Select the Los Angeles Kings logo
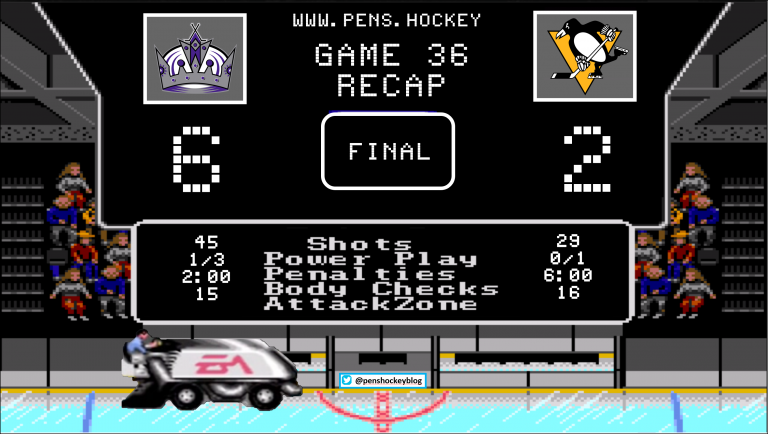 [195, 58]
